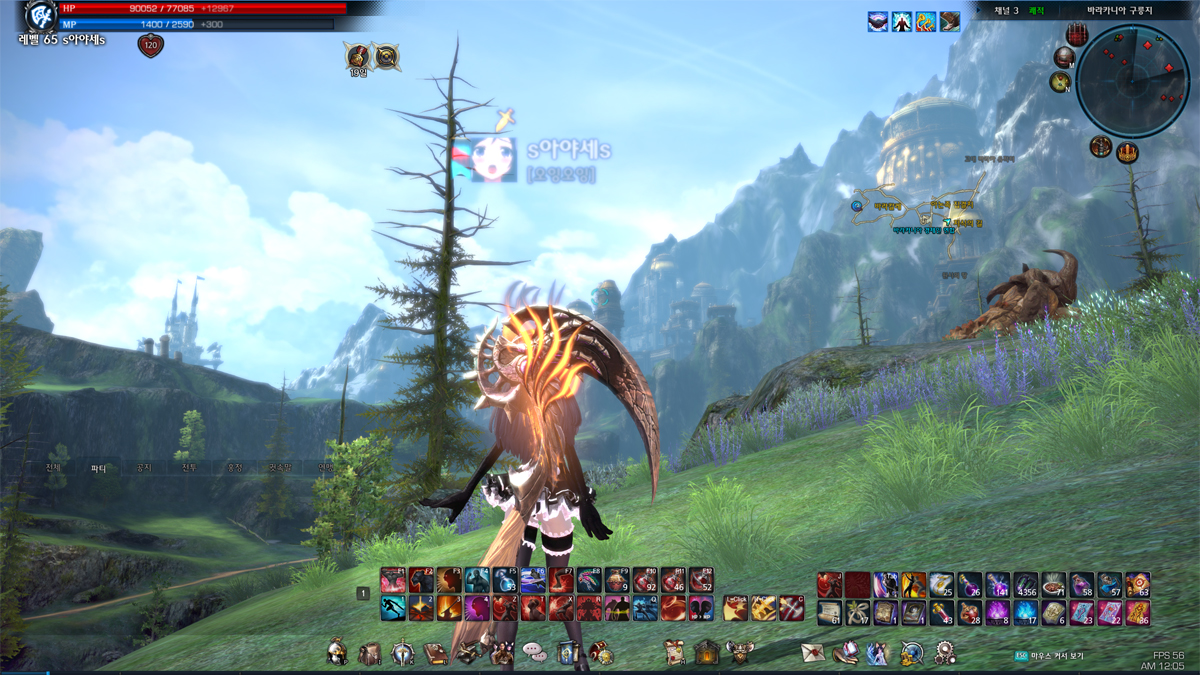Use the blue flame item with 17 count

tap(1026, 612)
